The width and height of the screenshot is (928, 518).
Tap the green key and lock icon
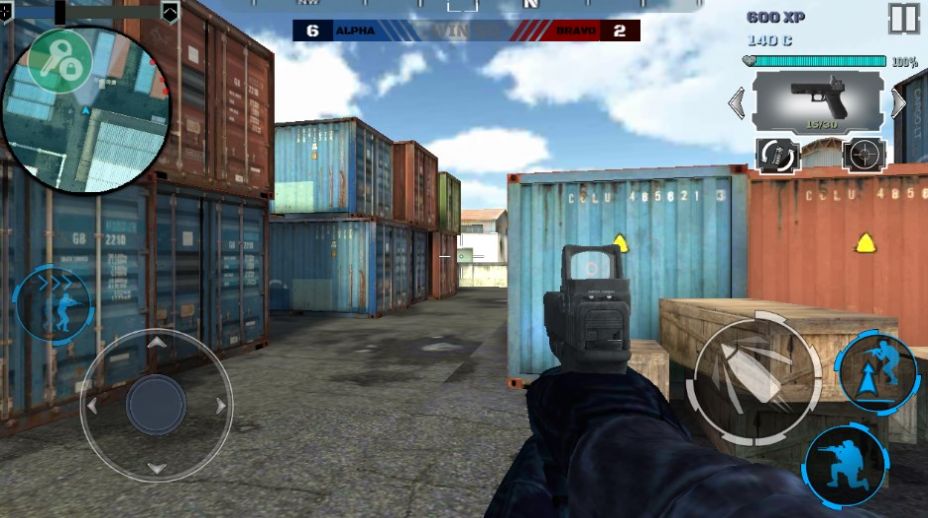click(x=59, y=61)
